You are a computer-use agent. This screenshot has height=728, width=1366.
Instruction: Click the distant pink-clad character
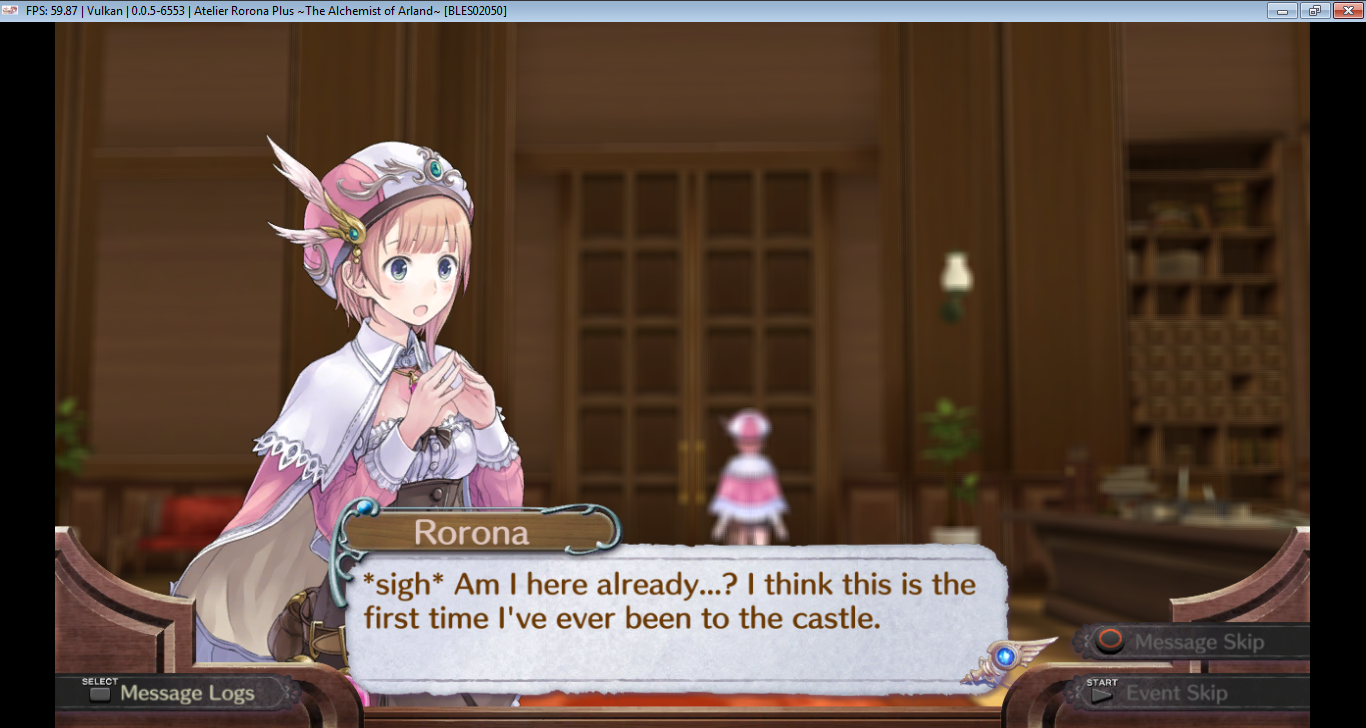pos(748,470)
